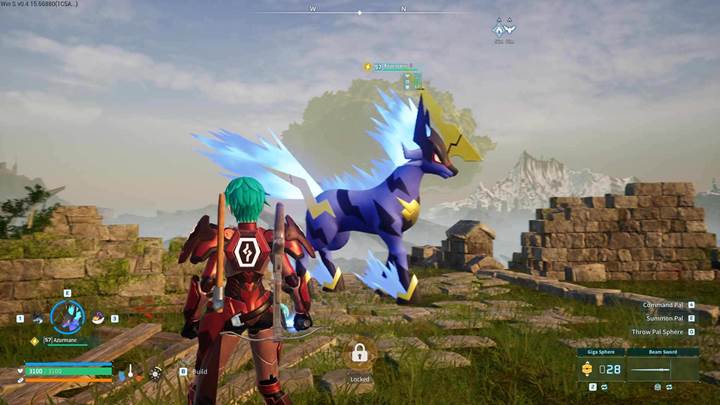Select the active Azurmane pal portrait
Screen dimensions: 720x405
pos(67,317)
